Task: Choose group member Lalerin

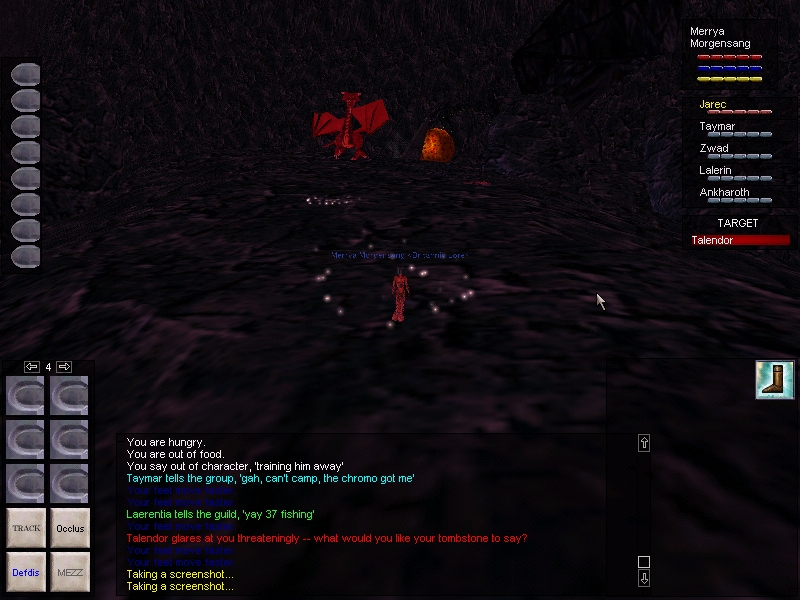Action: click(x=716, y=171)
